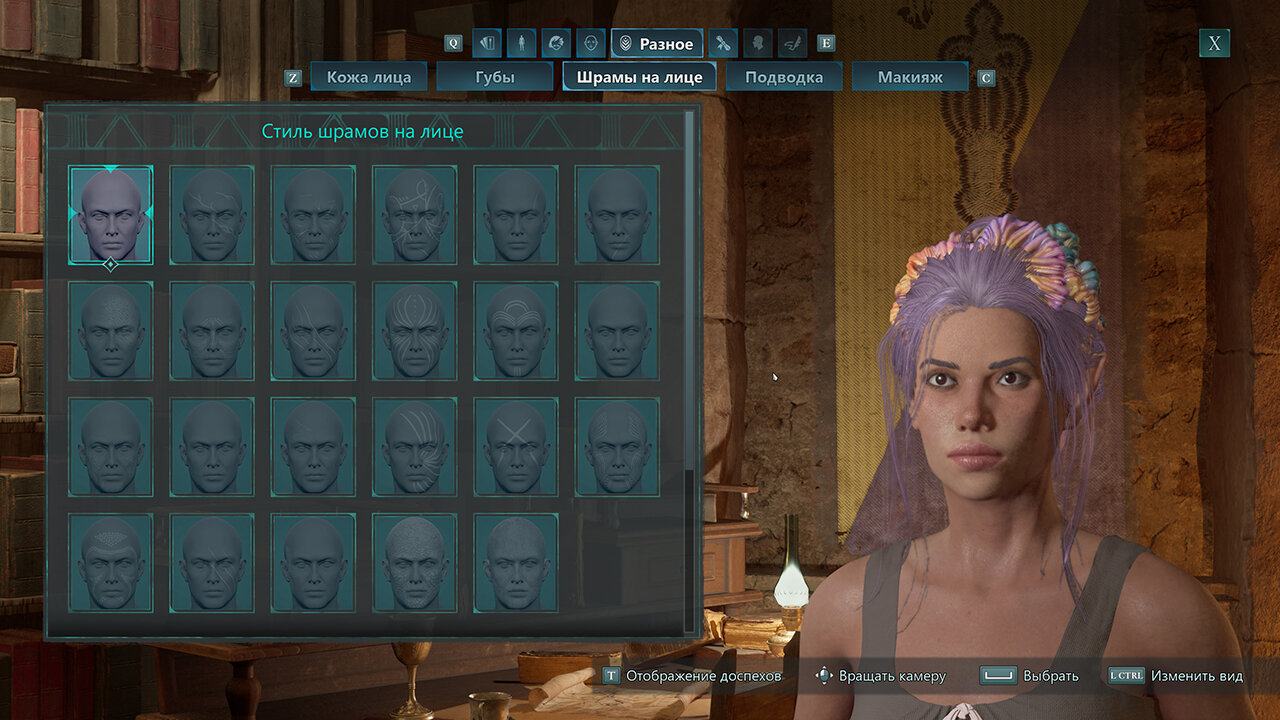Open the cards icon category
This screenshot has height=720, width=1280.
click(x=487, y=43)
